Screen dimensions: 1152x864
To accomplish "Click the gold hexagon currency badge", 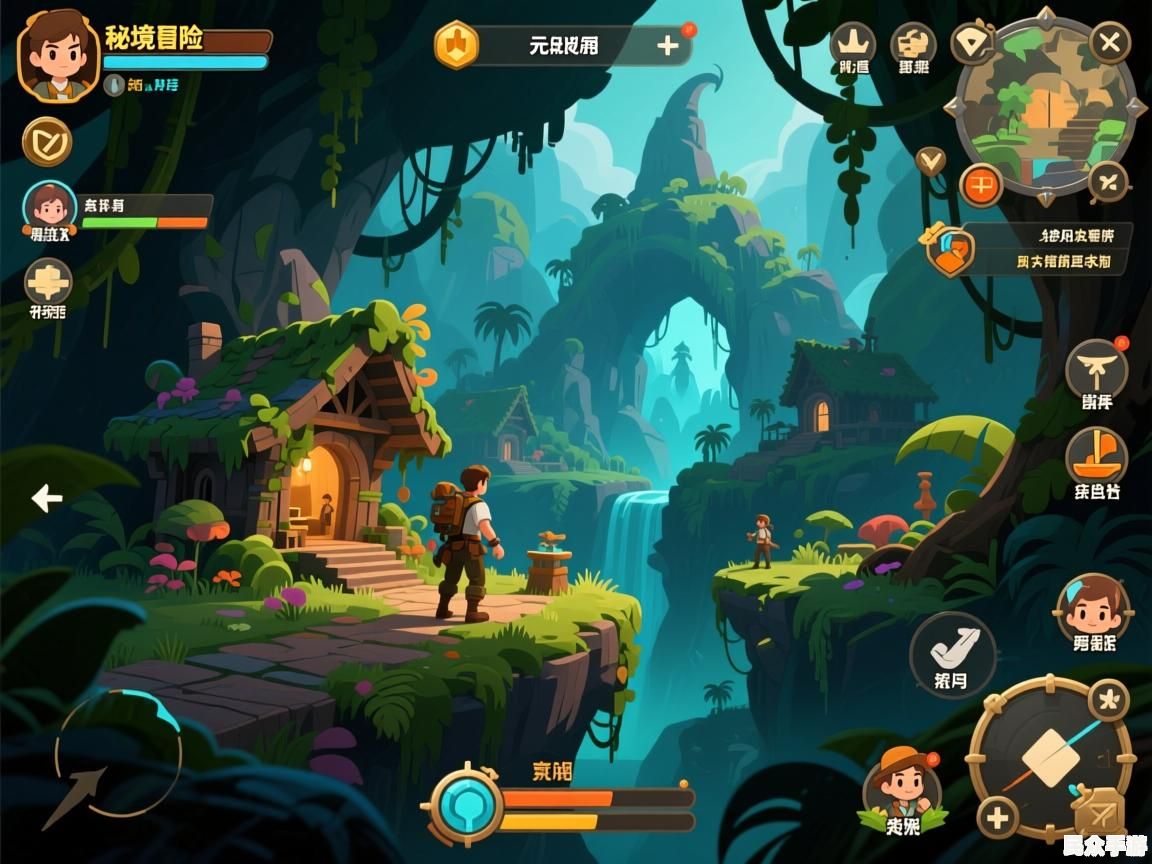I will coord(456,45).
